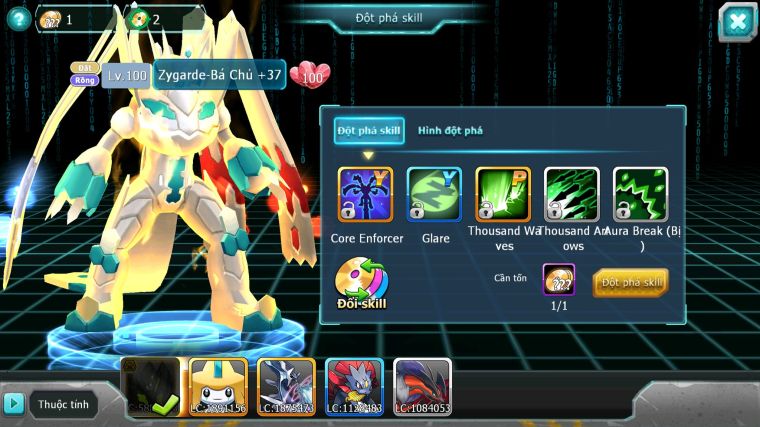The image size is (760, 427).
Task: Choose the Thousand Arrows skill icon
Action: click(x=572, y=194)
